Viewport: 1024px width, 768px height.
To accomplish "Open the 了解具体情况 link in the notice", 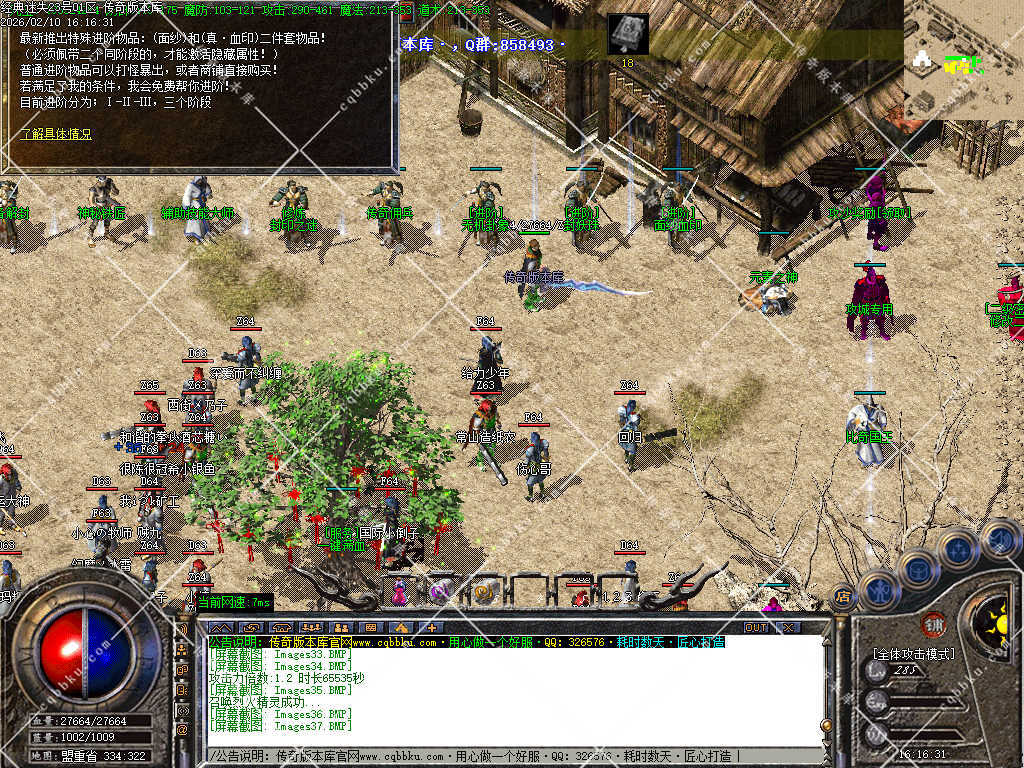I will tap(56, 134).
